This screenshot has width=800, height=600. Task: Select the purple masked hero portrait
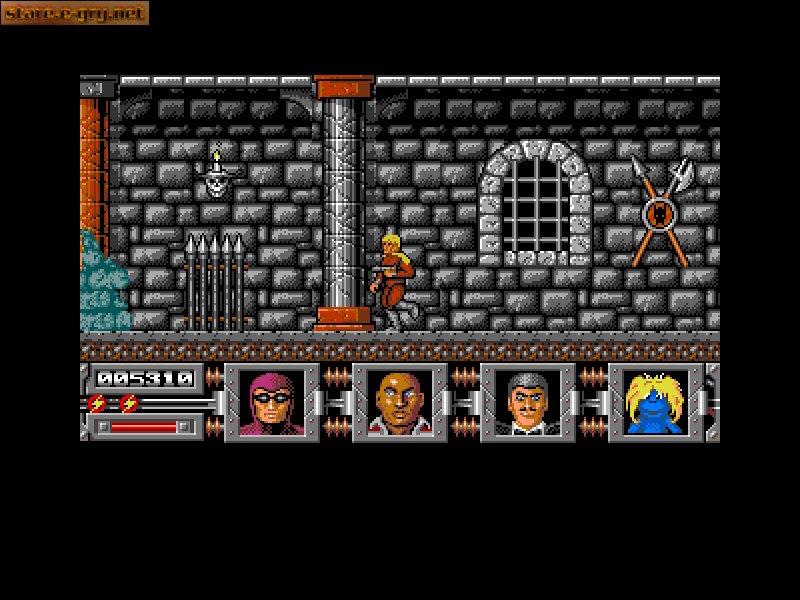pos(272,402)
